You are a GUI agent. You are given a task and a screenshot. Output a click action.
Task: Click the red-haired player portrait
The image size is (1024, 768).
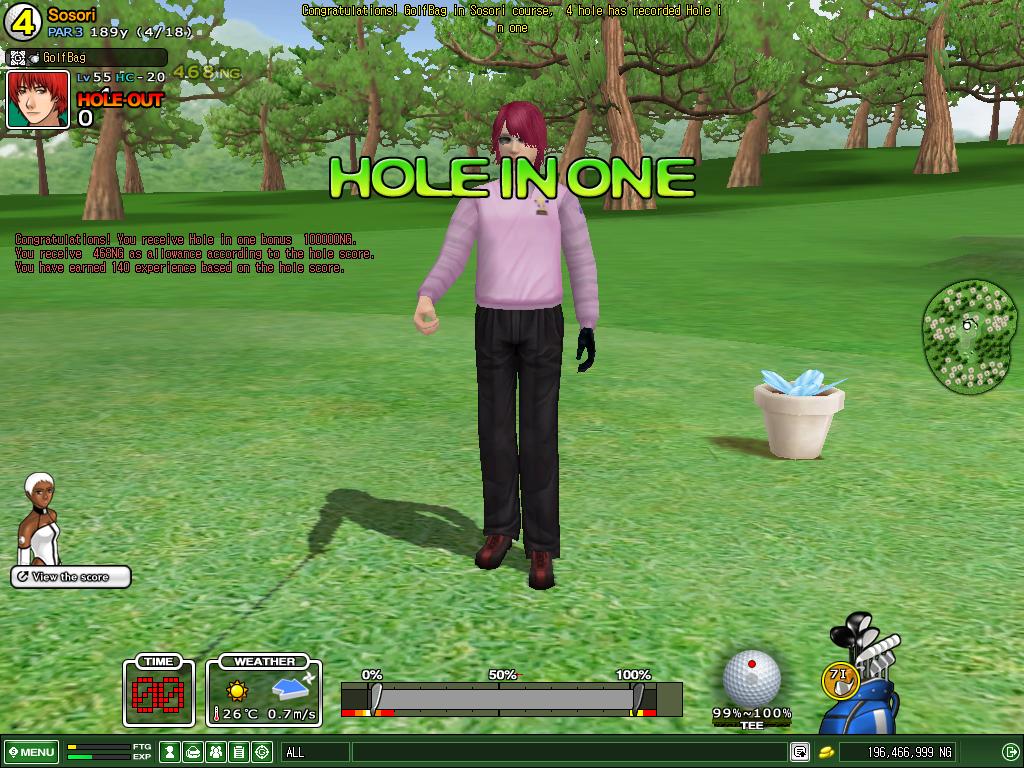38,99
